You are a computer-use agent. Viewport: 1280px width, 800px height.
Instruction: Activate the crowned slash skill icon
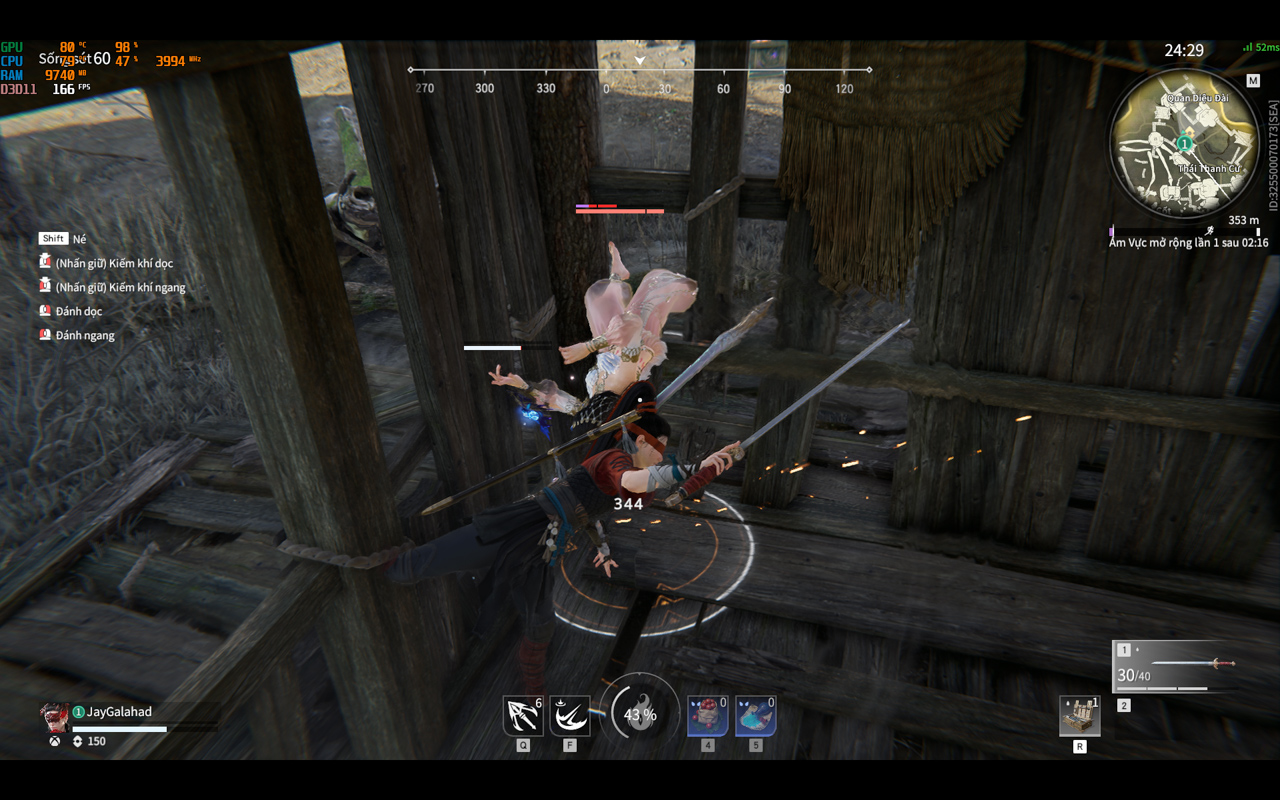point(570,716)
